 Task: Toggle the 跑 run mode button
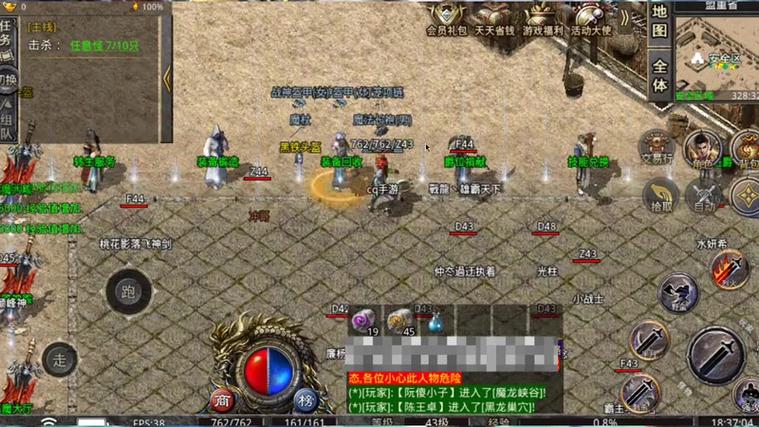tap(127, 291)
